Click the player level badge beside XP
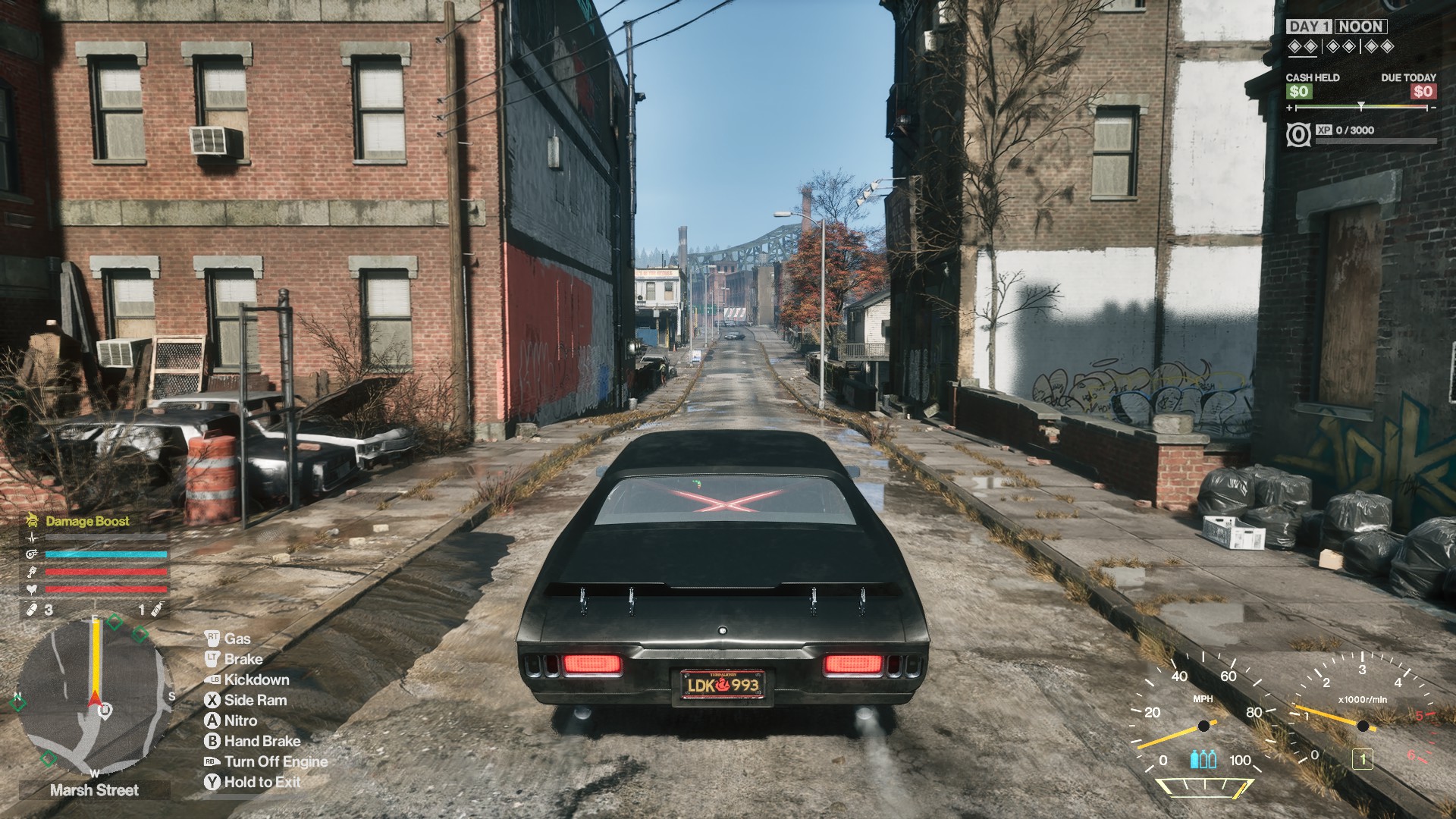Image resolution: width=1456 pixels, height=819 pixels. (1298, 135)
